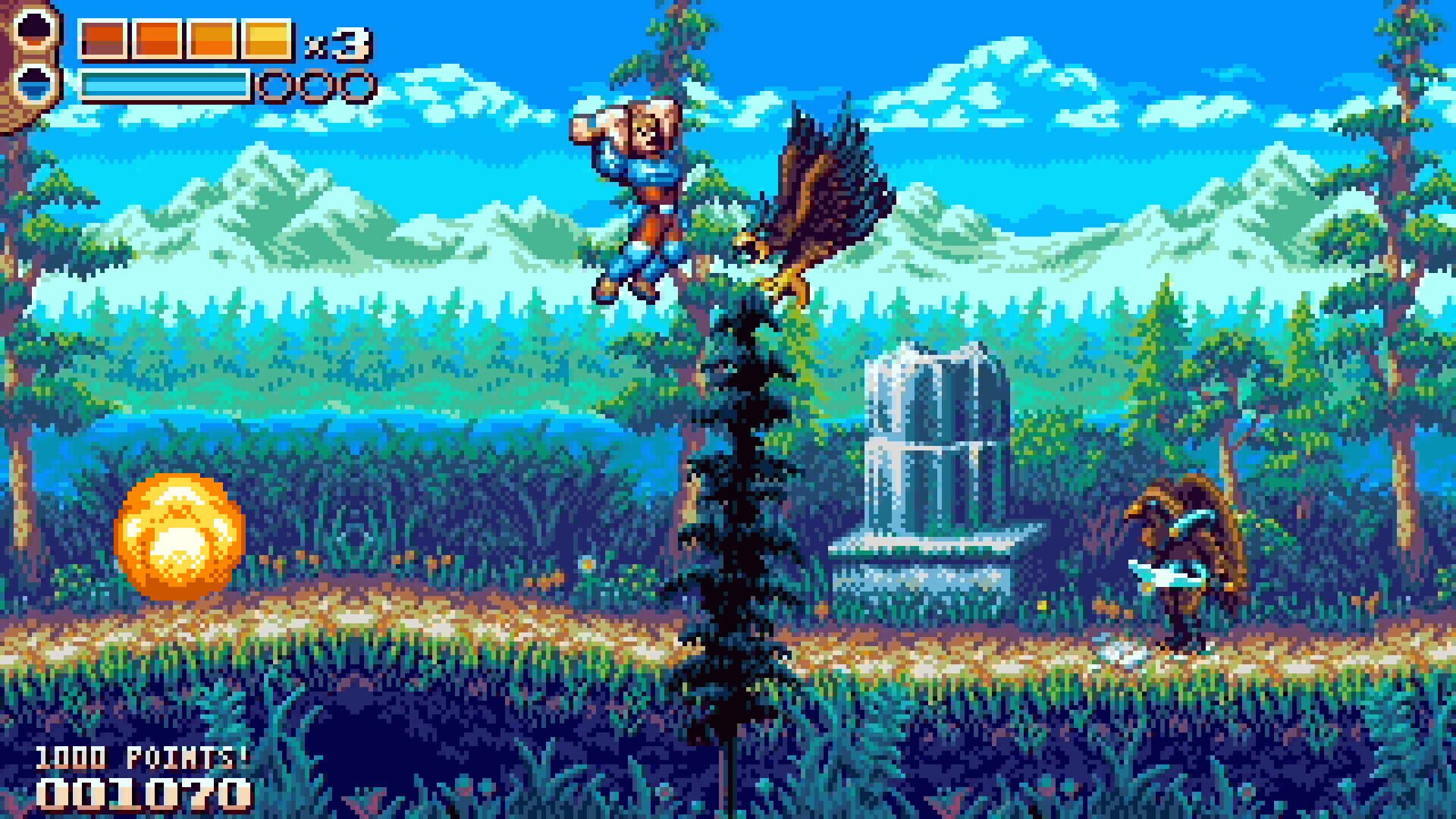Toggle the third orange health segment
This screenshot has width=1456, height=819.
[212, 39]
